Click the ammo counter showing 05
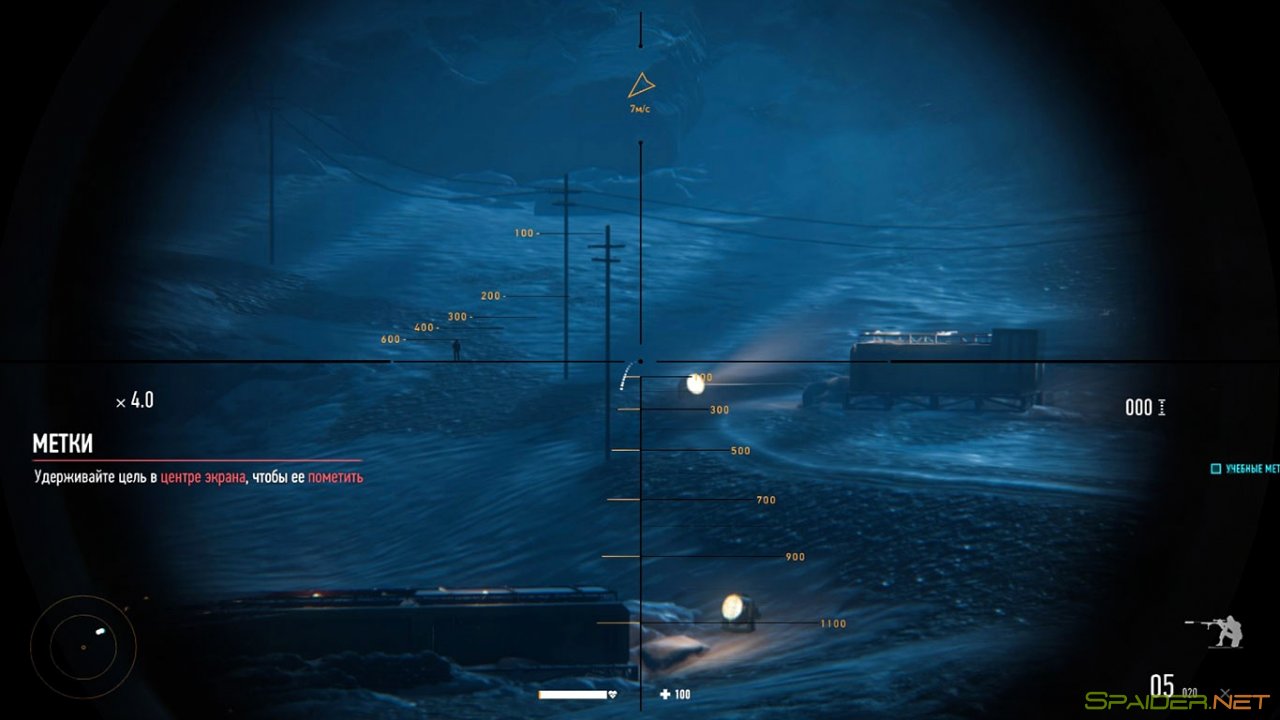1280x720 pixels. [x=1165, y=685]
